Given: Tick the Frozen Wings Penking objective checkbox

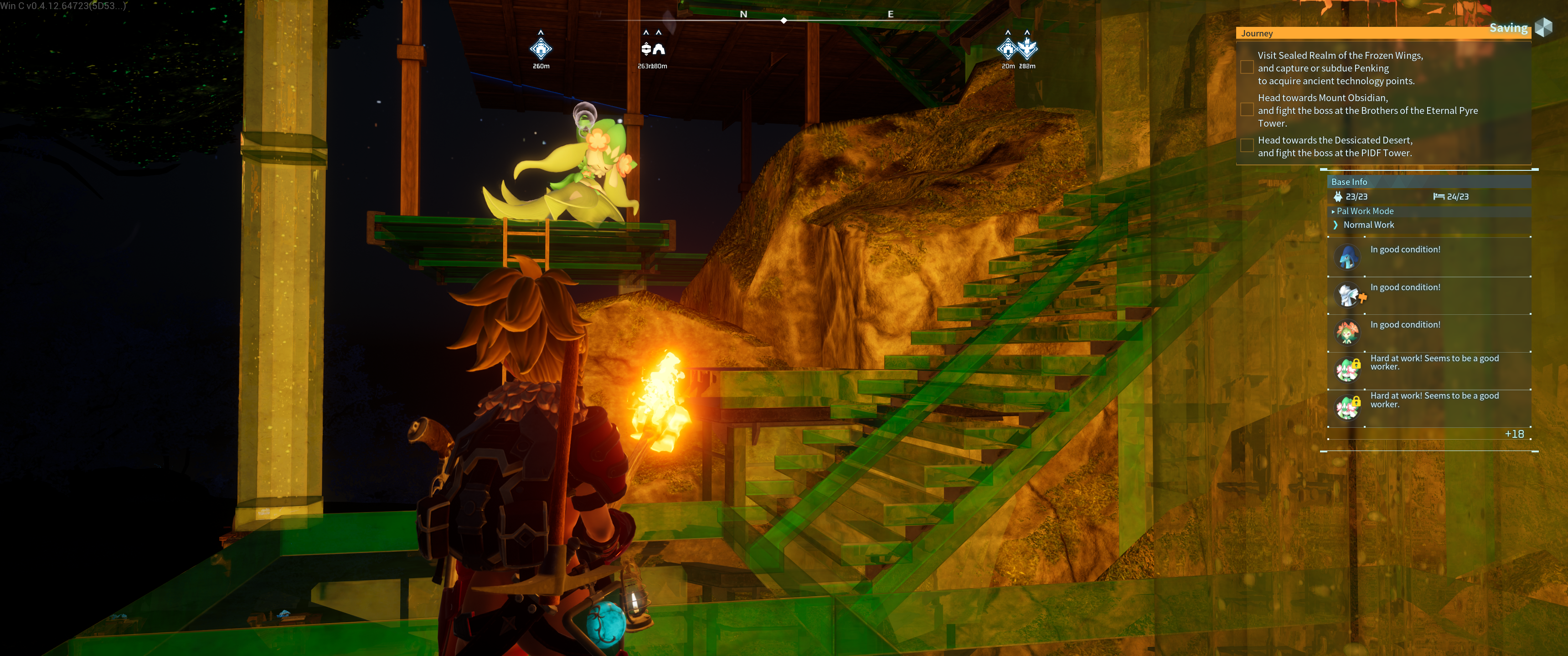Looking at the screenshot, I should pos(1247,67).
